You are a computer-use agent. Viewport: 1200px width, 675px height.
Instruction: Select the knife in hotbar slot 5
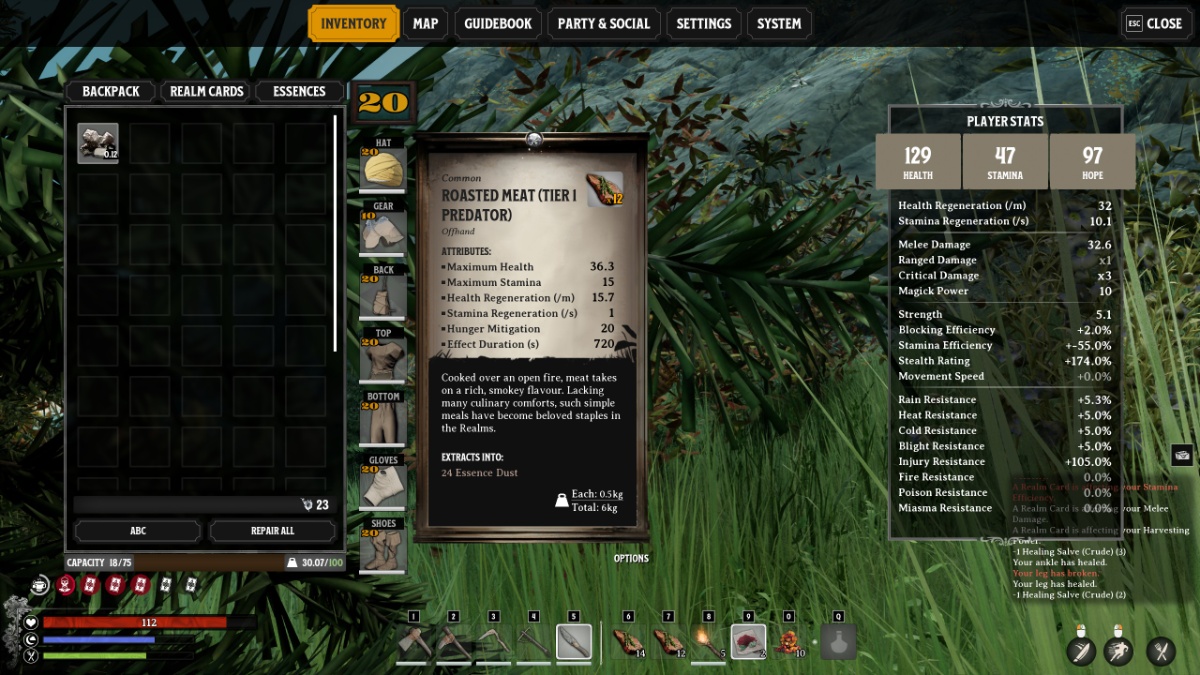pos(573,642)
